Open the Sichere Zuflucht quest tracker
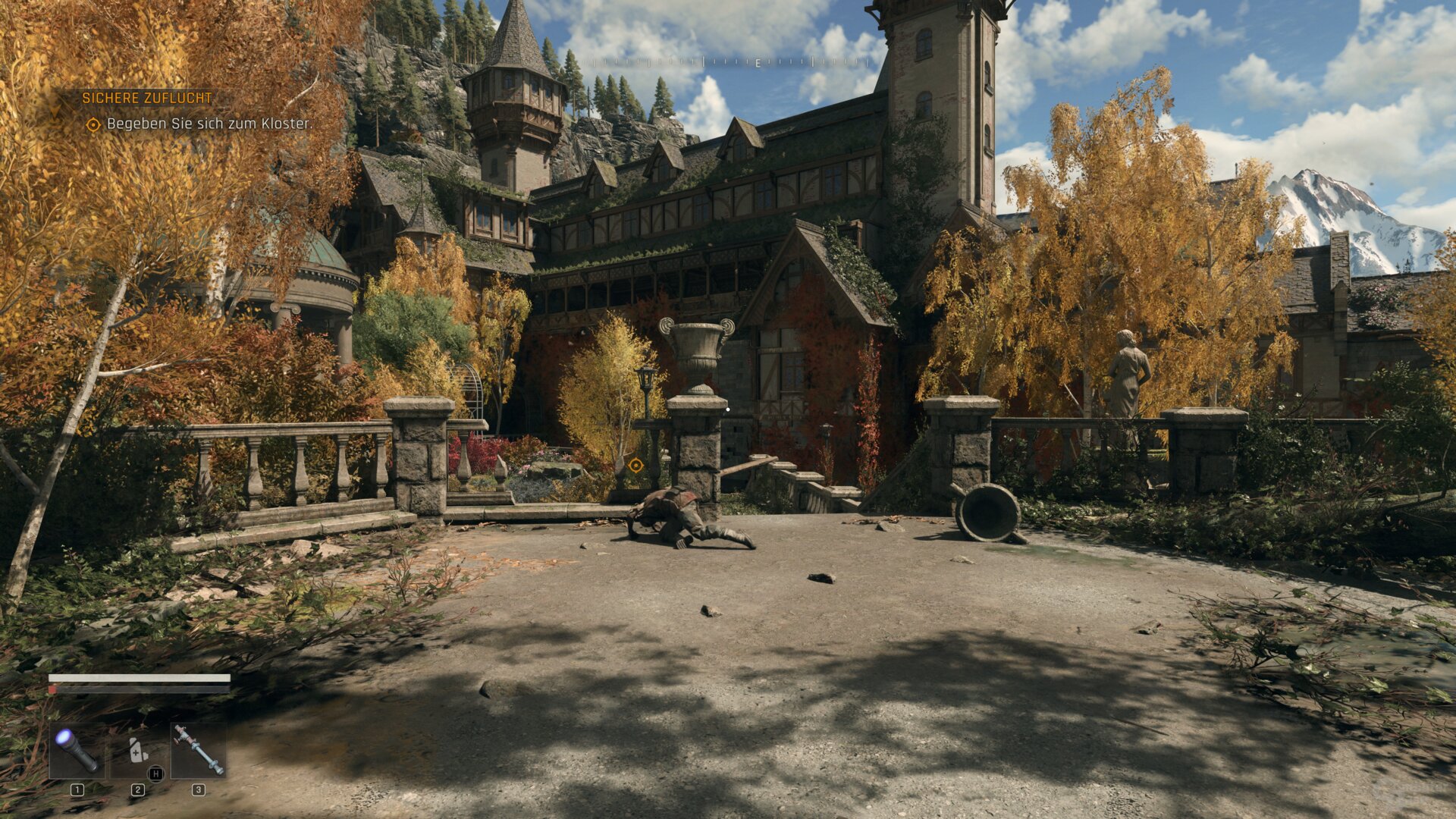This screenshot has height=819, width=1456. point(147,98)
